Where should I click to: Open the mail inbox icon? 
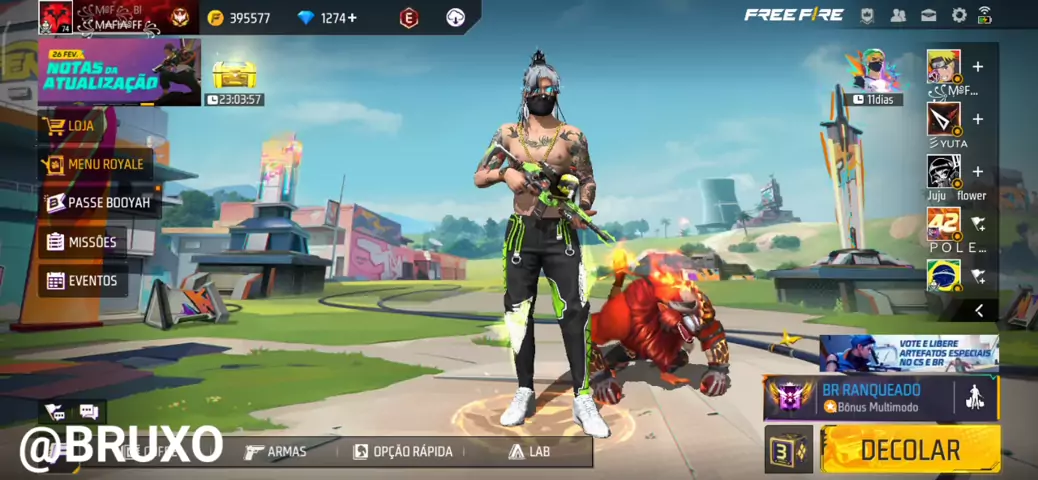pyautogui.click(x=929, y=15)
